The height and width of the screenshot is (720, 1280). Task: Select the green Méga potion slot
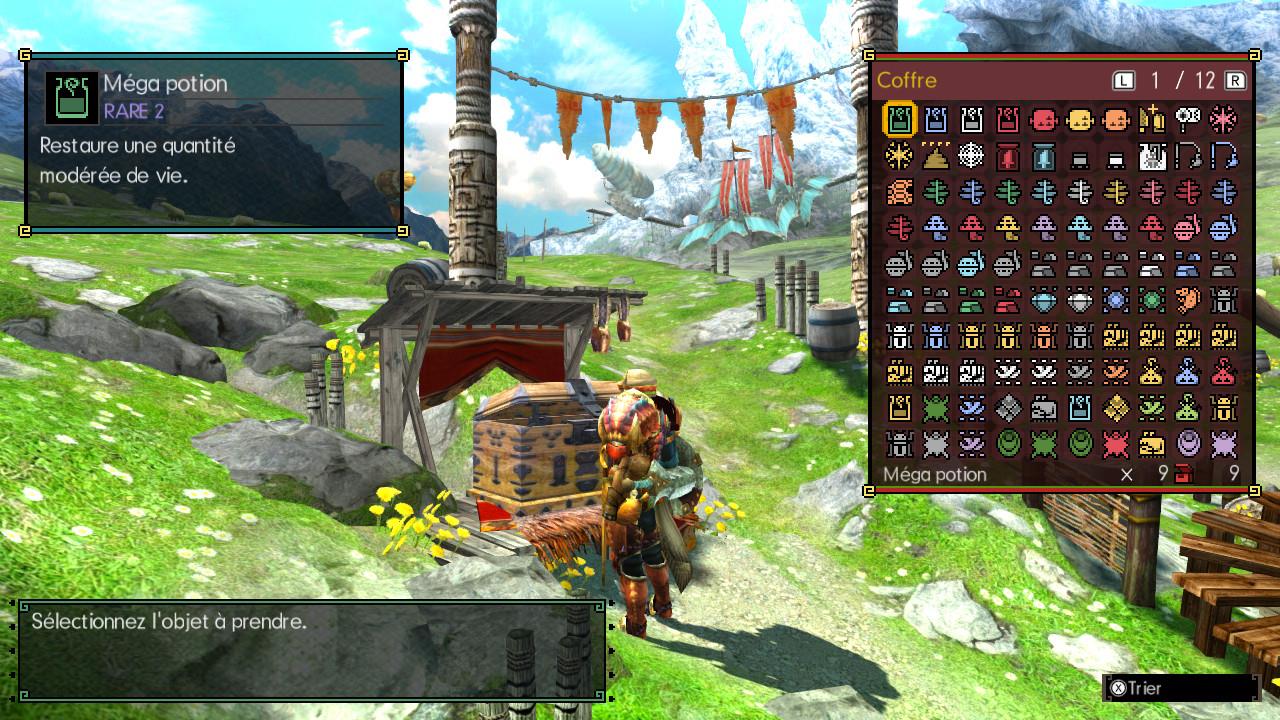(x=899, y=120)
